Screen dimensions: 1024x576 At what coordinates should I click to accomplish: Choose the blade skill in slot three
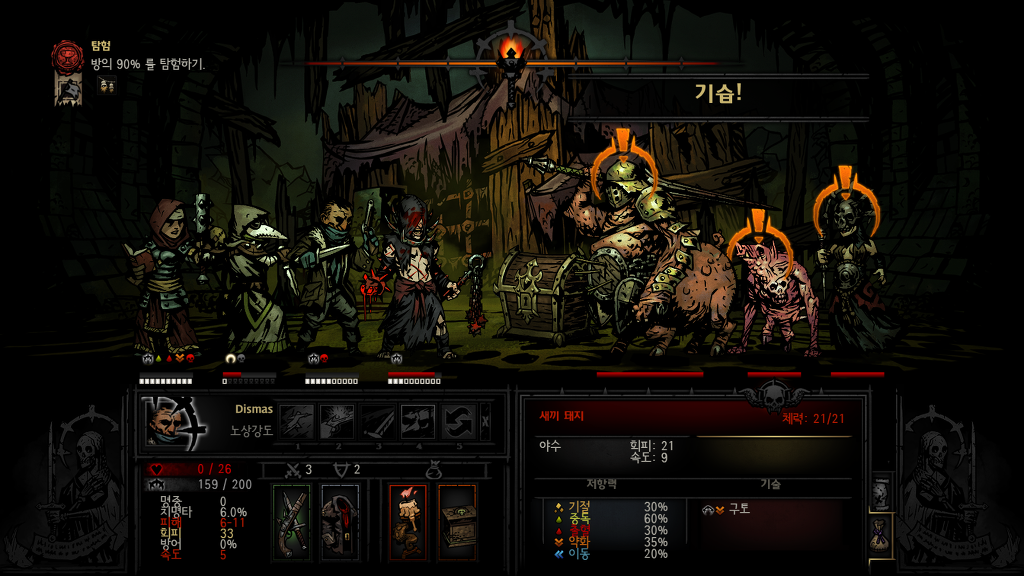click(377, 421)
